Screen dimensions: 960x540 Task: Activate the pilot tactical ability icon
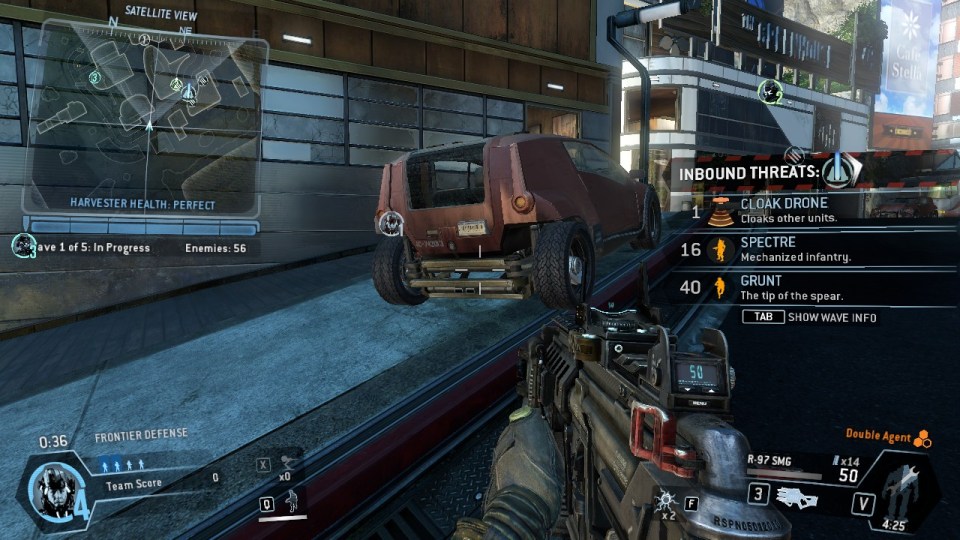point(291,500)
